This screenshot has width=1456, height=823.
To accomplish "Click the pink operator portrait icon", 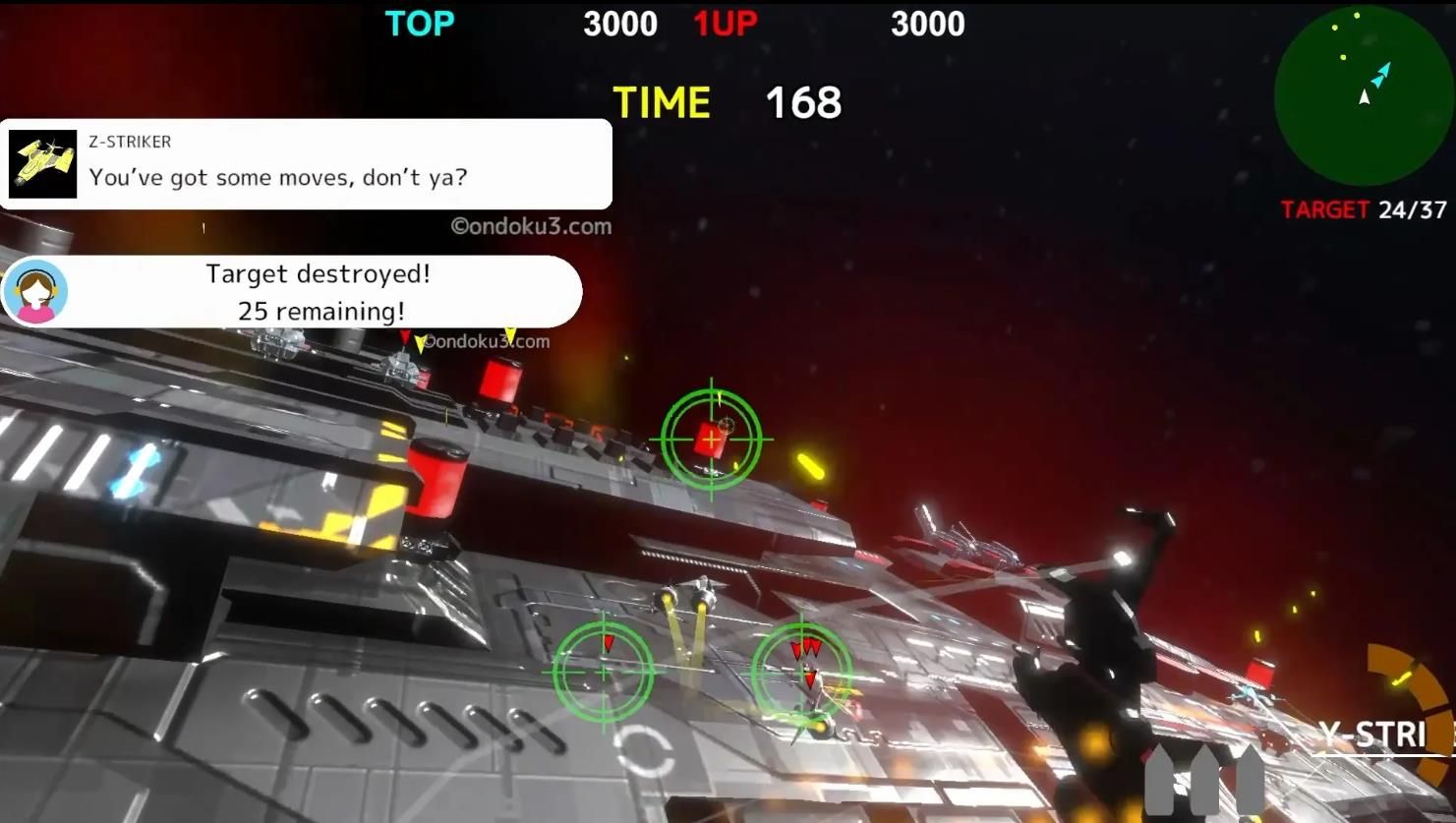I will (x=35, y=291).
